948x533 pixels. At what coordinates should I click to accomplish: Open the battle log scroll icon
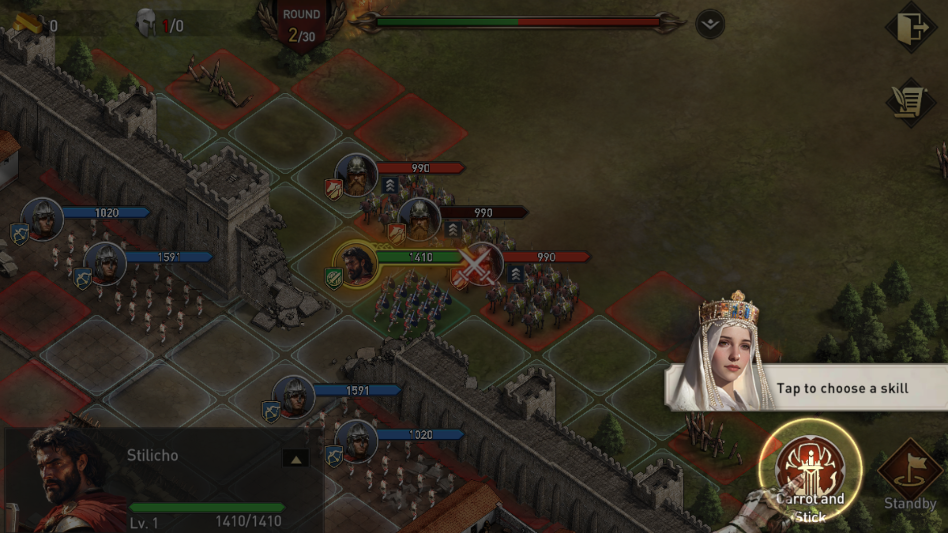[x=909, y=102]
